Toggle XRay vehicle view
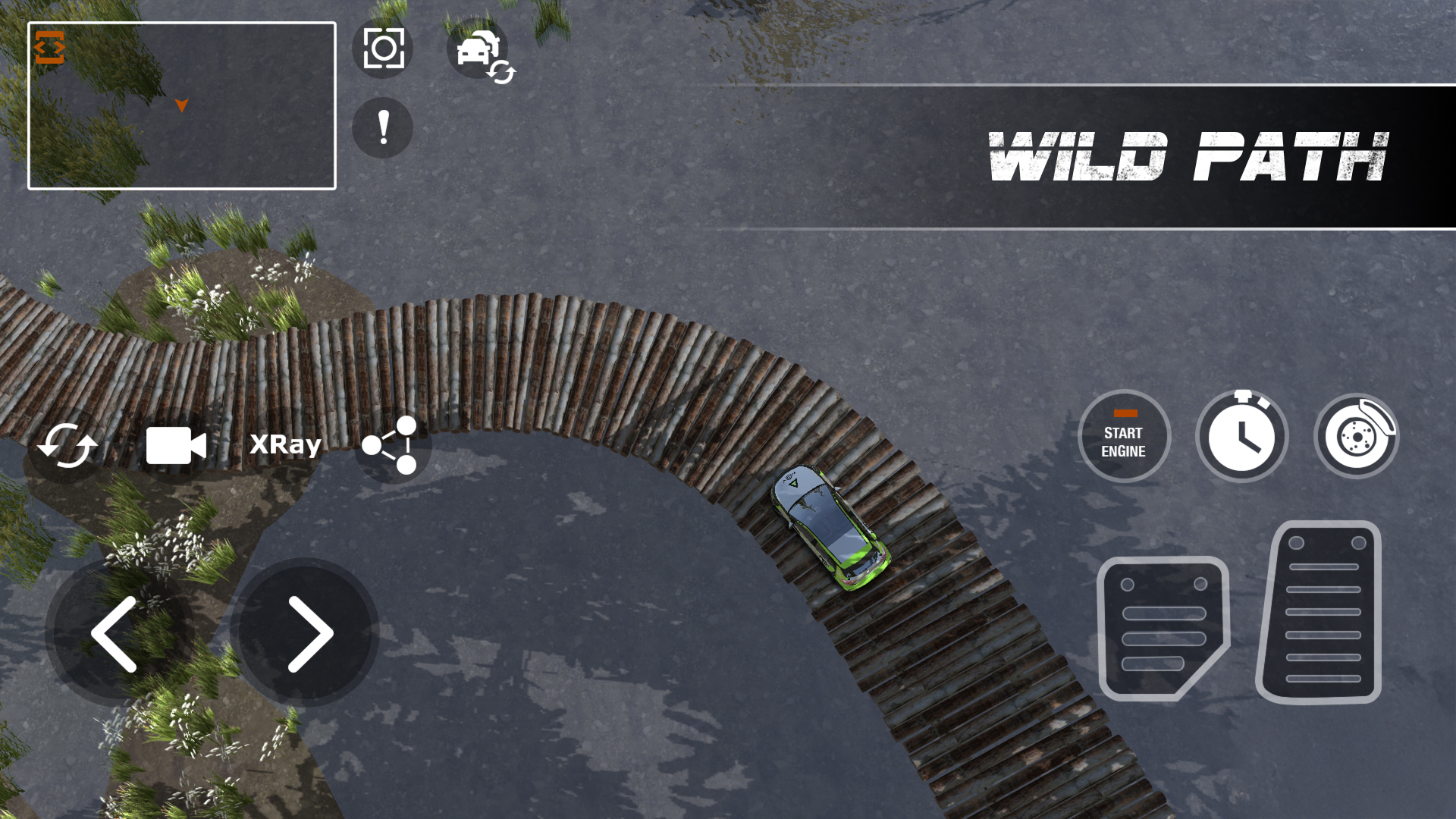This screenshot has height=819, width=1456. coord(284,445)
